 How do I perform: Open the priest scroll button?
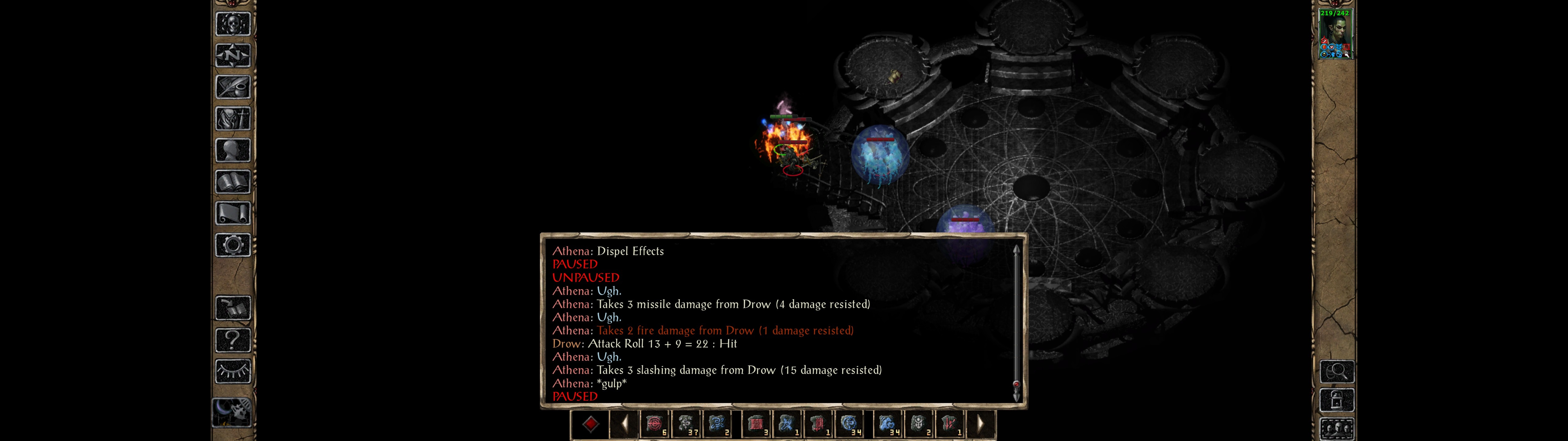pyautogui.click(x=232, y=213)
